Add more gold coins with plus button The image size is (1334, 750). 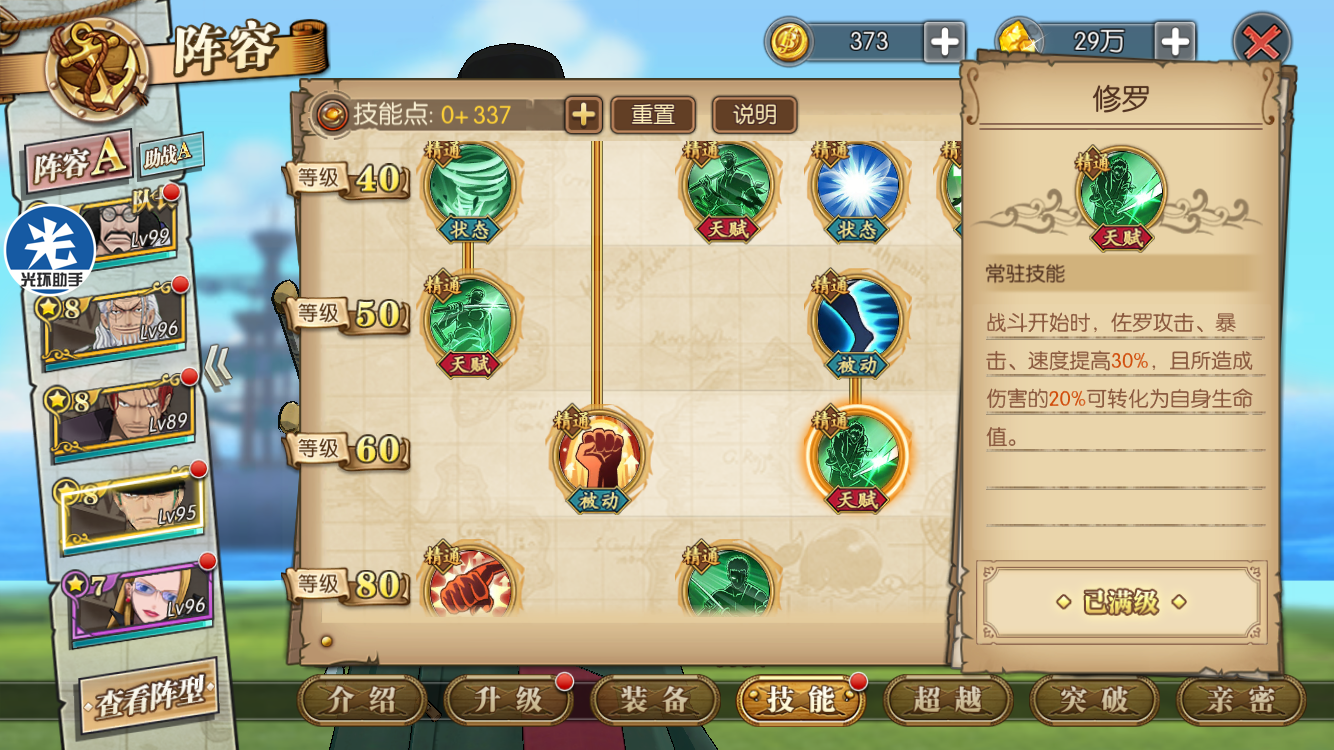click(943, 42)
